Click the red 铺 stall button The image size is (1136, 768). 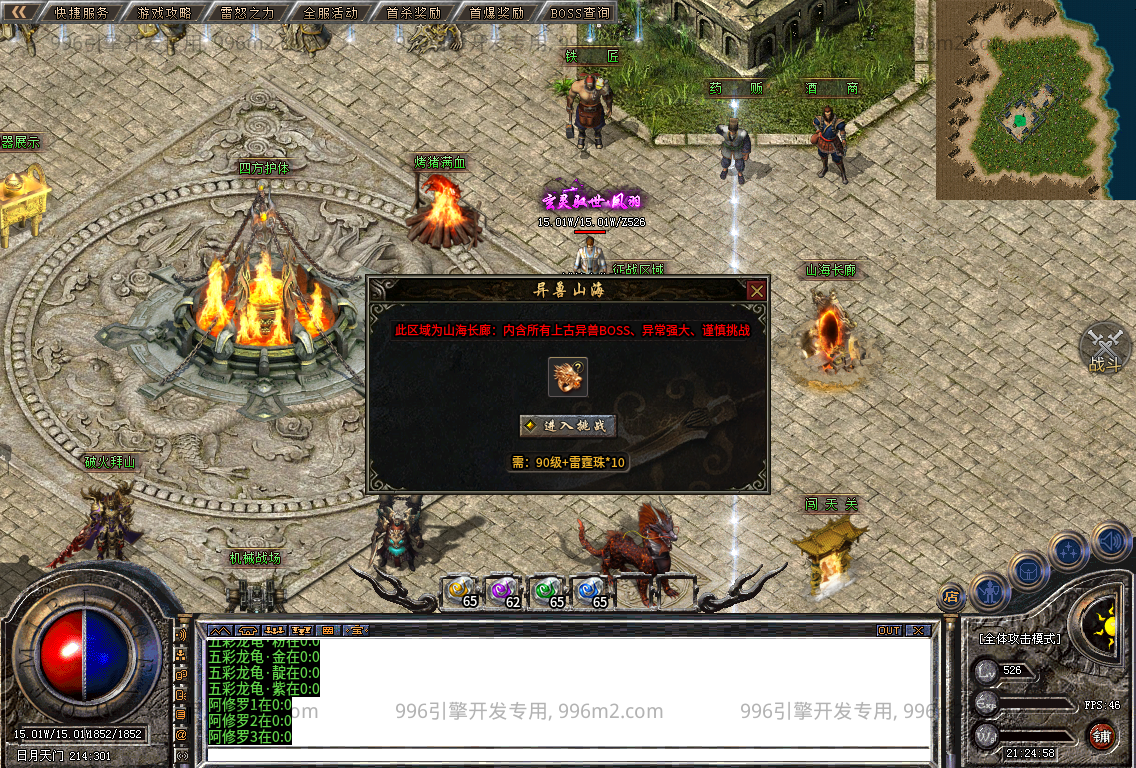pos(1103,736)
